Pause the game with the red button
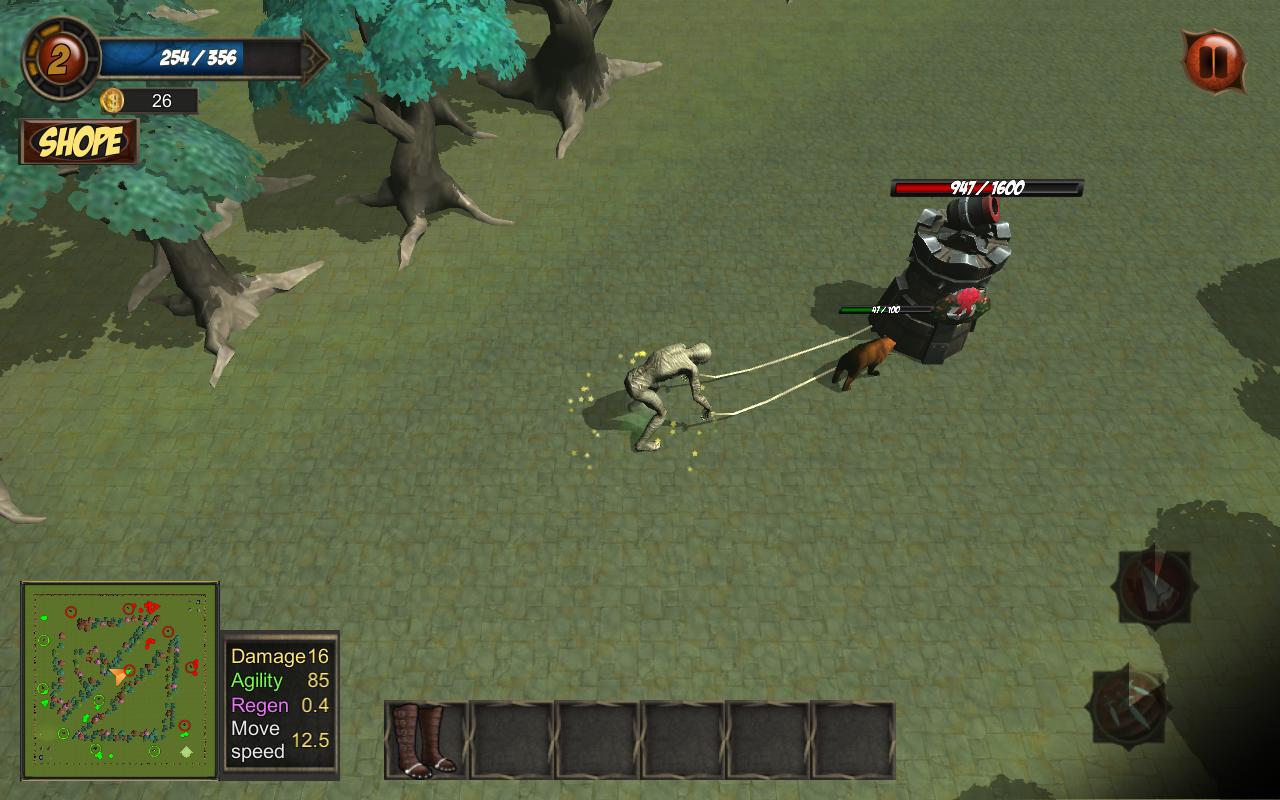This screenshot has height=800, width=1280. point(1213,61)
